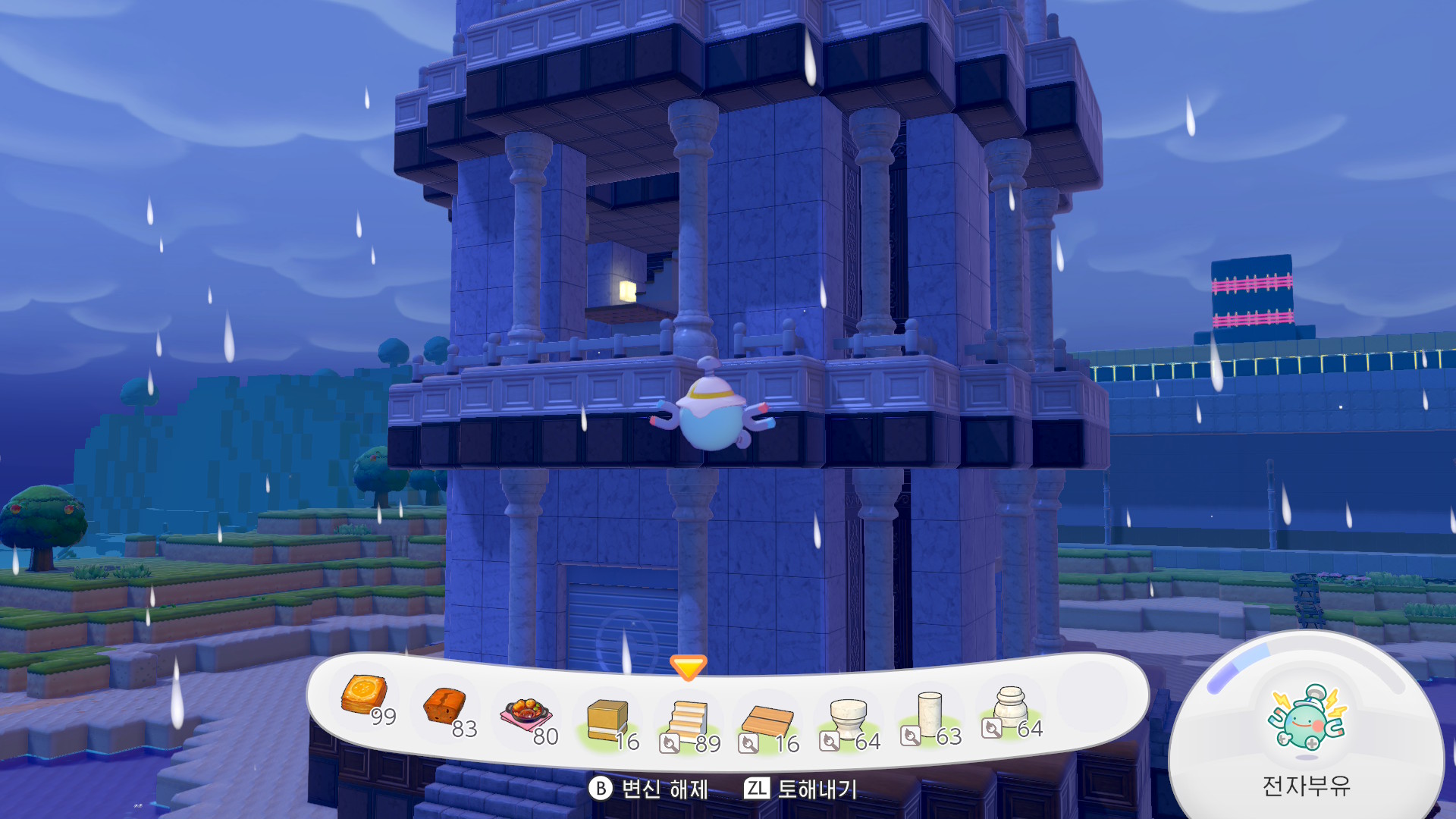Select the tan cube block slot
The height and width of the screenshot is (819, 1456).
(607, 719)
